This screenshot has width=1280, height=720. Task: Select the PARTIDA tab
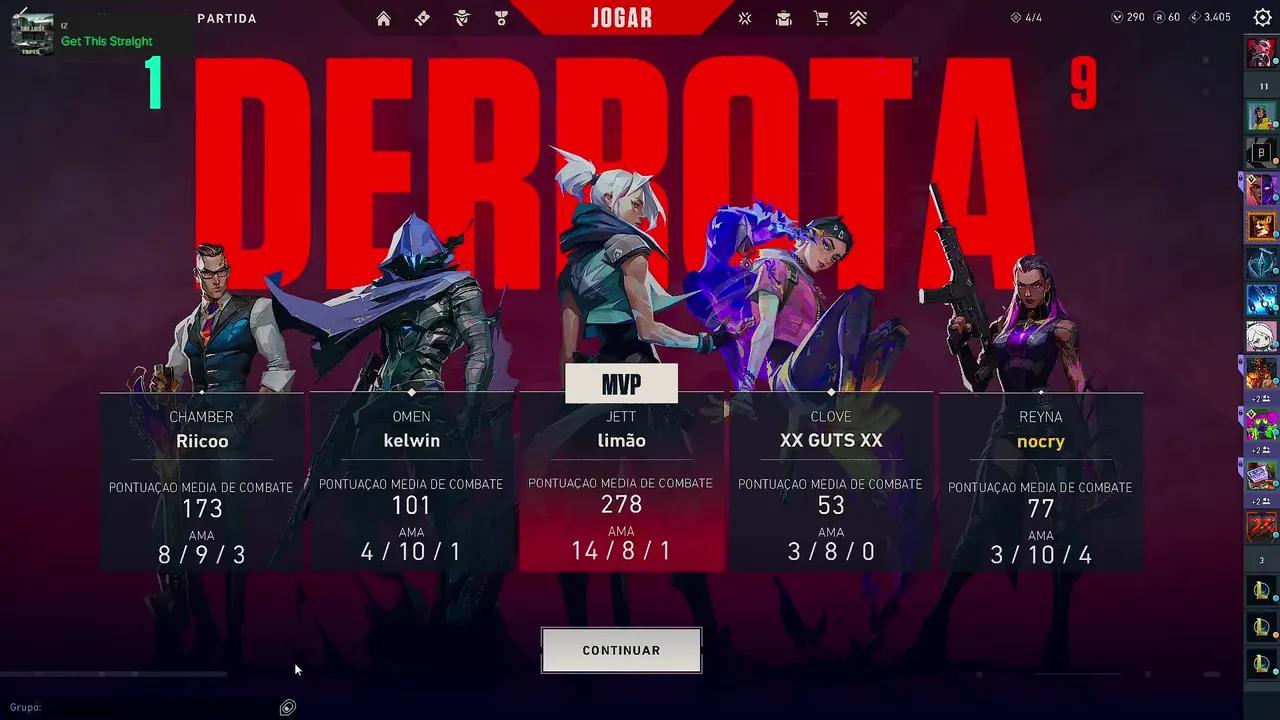tap(228, 18)
